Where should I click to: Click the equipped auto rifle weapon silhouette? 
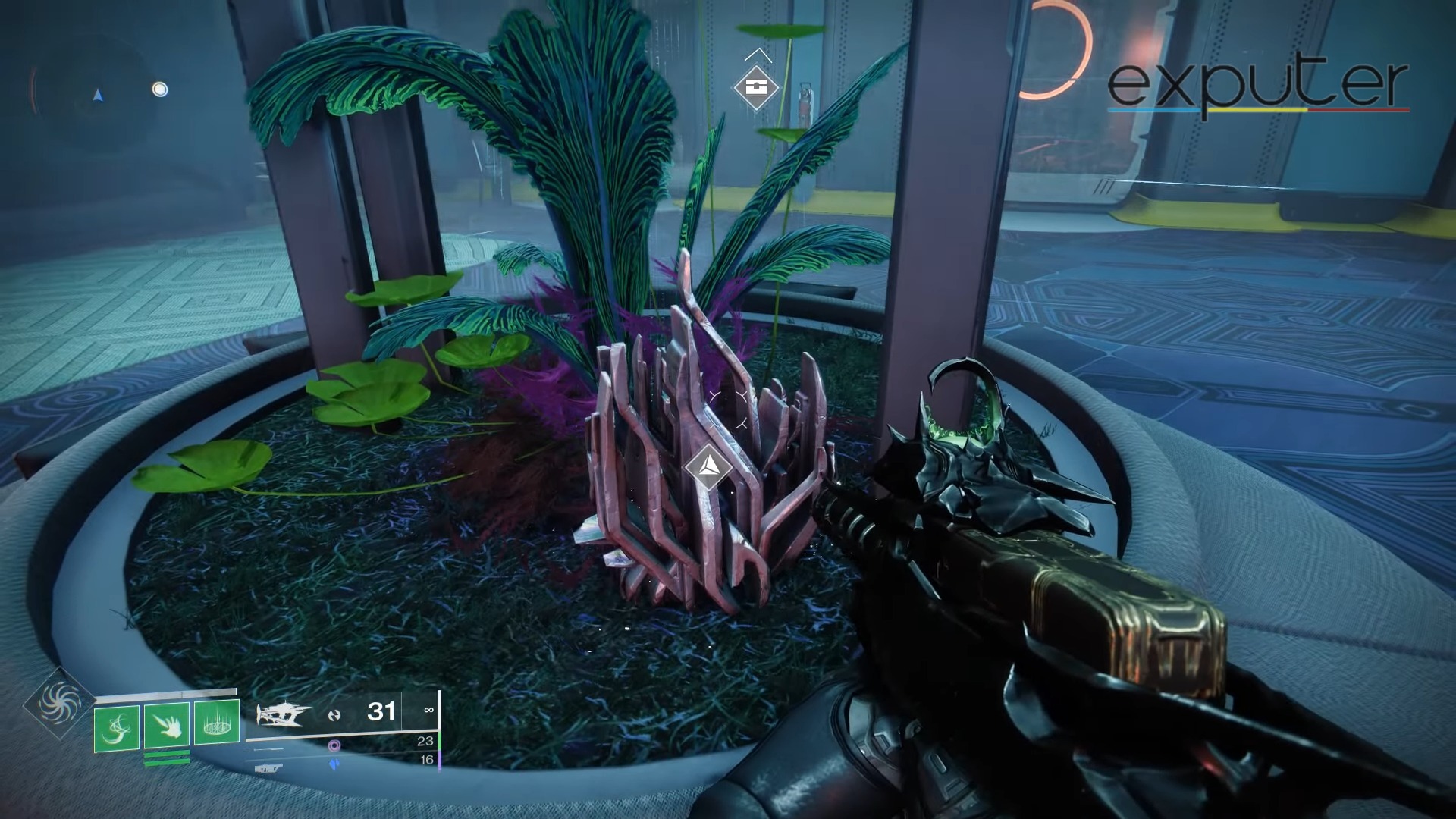[284, 714]
